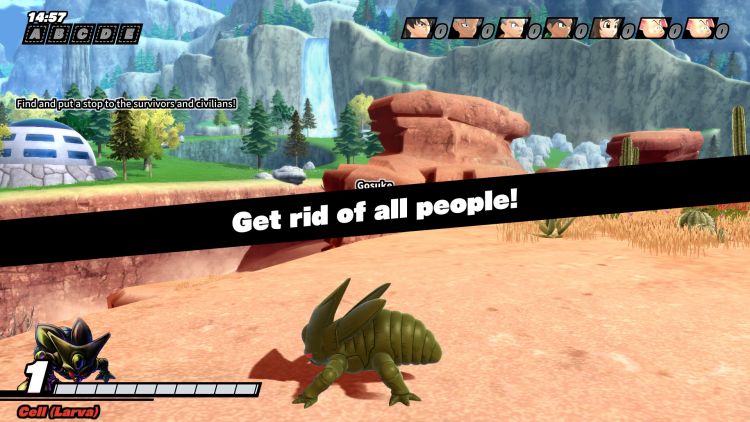Select area D on the area indicator
The image size is (750, 422).
pos(104,35)
